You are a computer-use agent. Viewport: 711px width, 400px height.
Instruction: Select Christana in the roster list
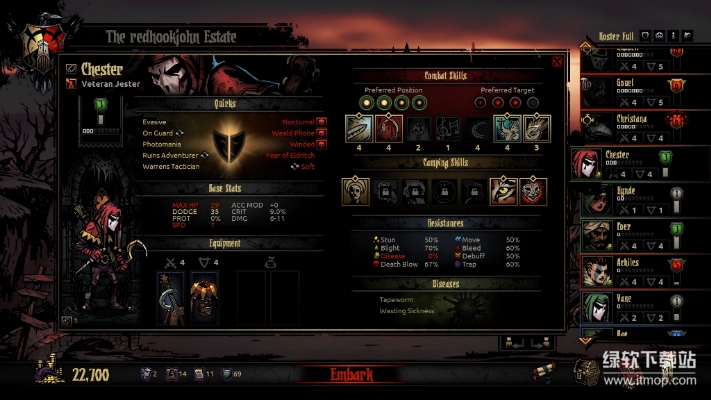point(630,125)
